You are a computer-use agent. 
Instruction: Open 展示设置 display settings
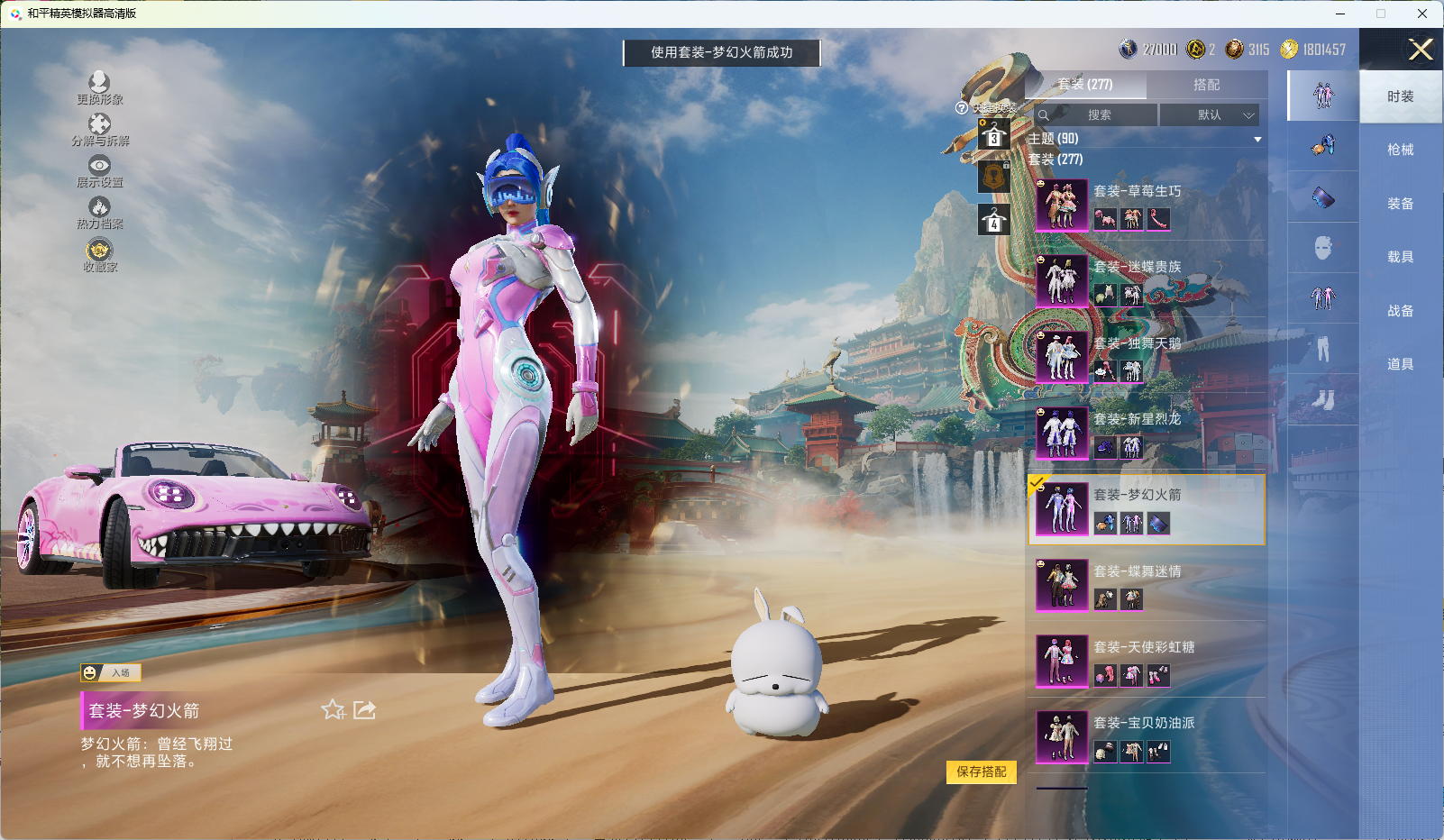pos(99,171)
